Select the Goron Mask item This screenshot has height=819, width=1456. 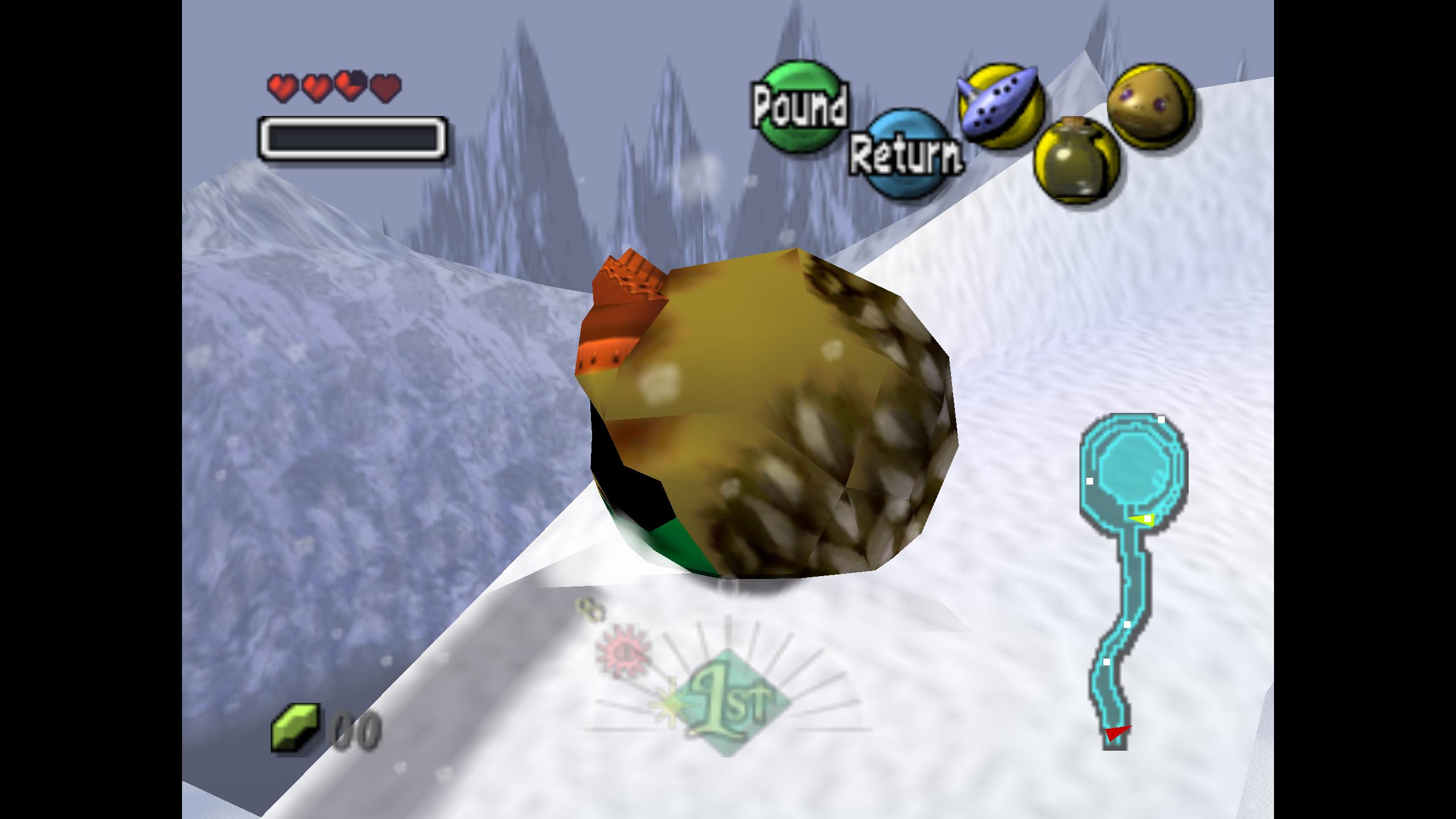pyautogui.click(x=1151, y=104)
